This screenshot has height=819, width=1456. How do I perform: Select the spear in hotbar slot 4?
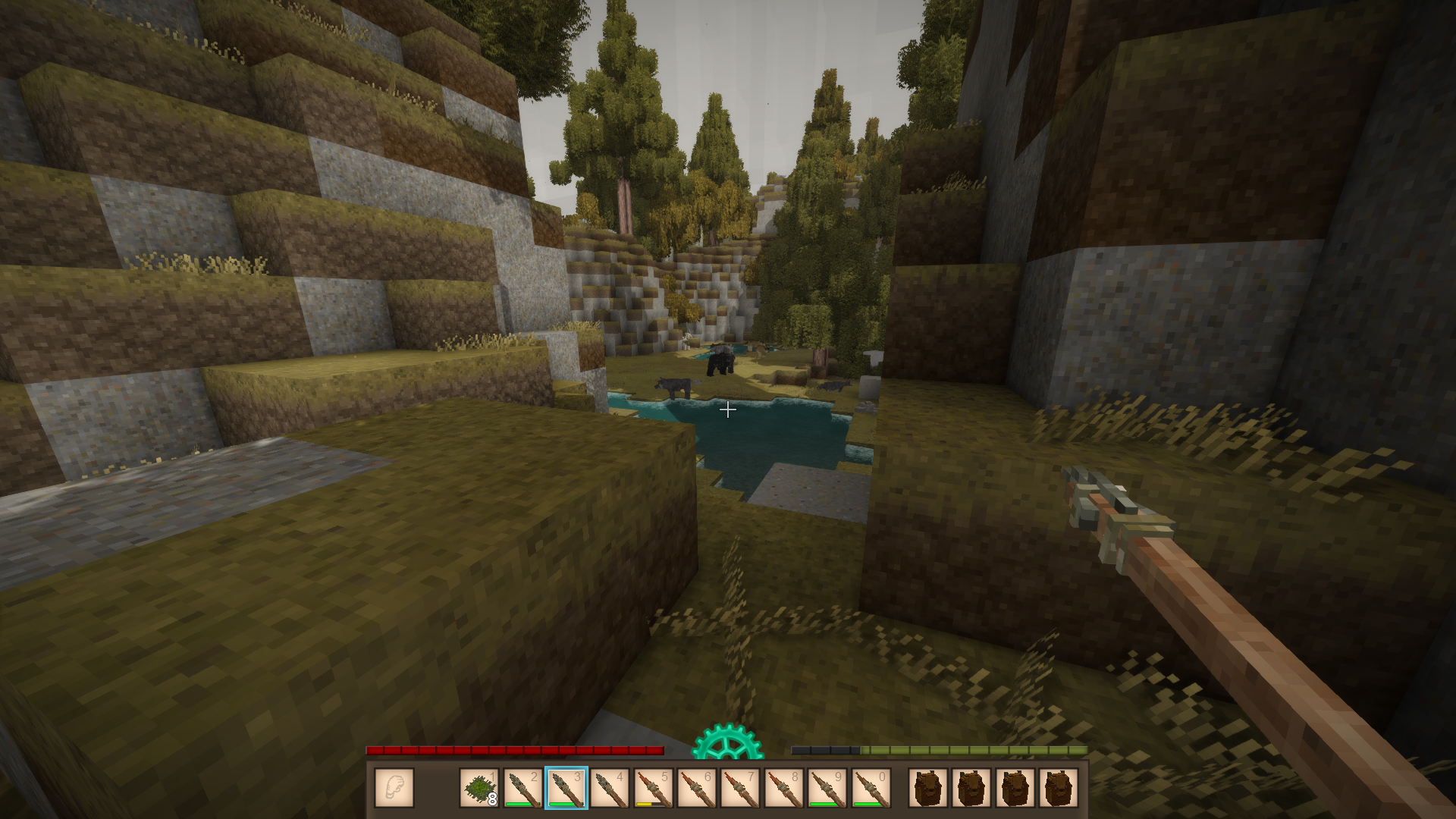(610, 788)
